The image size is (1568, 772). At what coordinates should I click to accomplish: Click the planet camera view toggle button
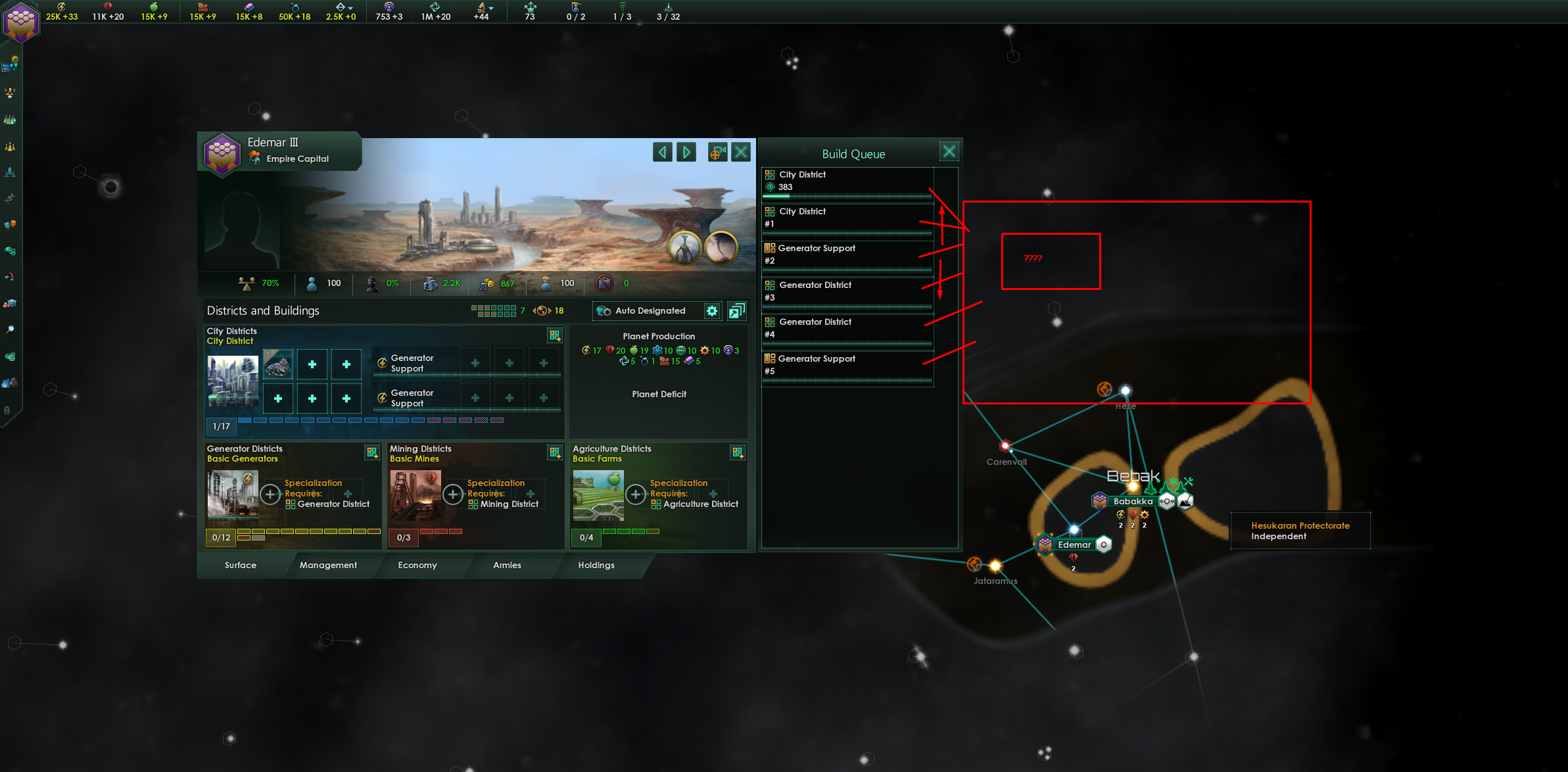click(717, 152)
